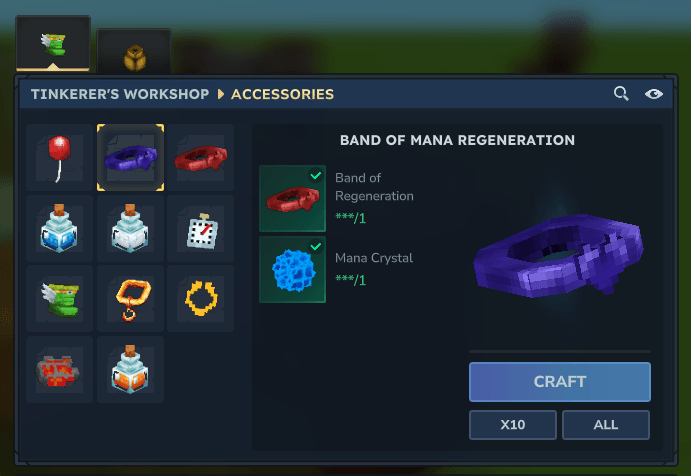
Task: Pick the white cloud bottle recipe
Action: click(x=130, y=229)
